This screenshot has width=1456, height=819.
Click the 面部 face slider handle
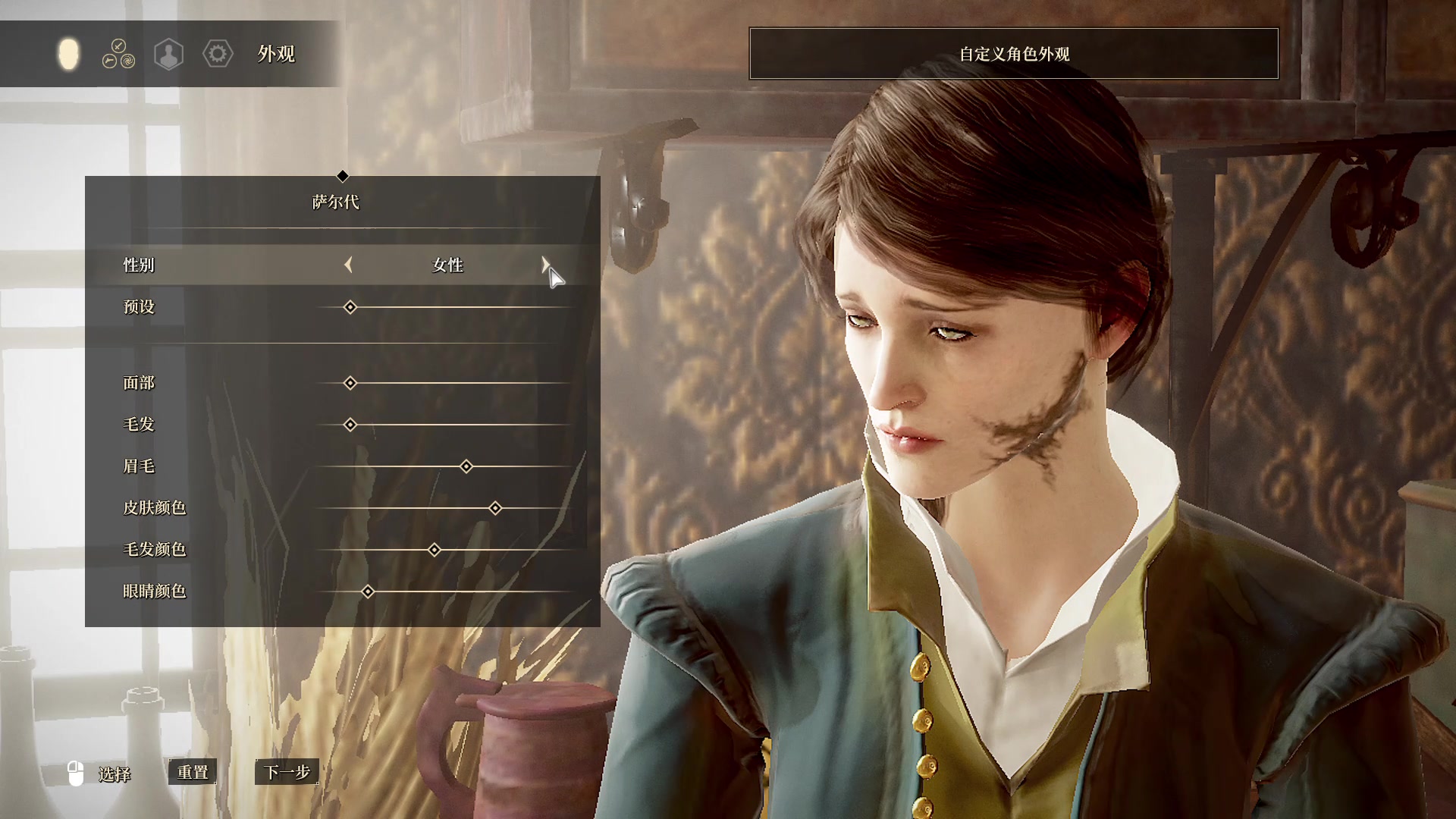[x=350, y=383]
